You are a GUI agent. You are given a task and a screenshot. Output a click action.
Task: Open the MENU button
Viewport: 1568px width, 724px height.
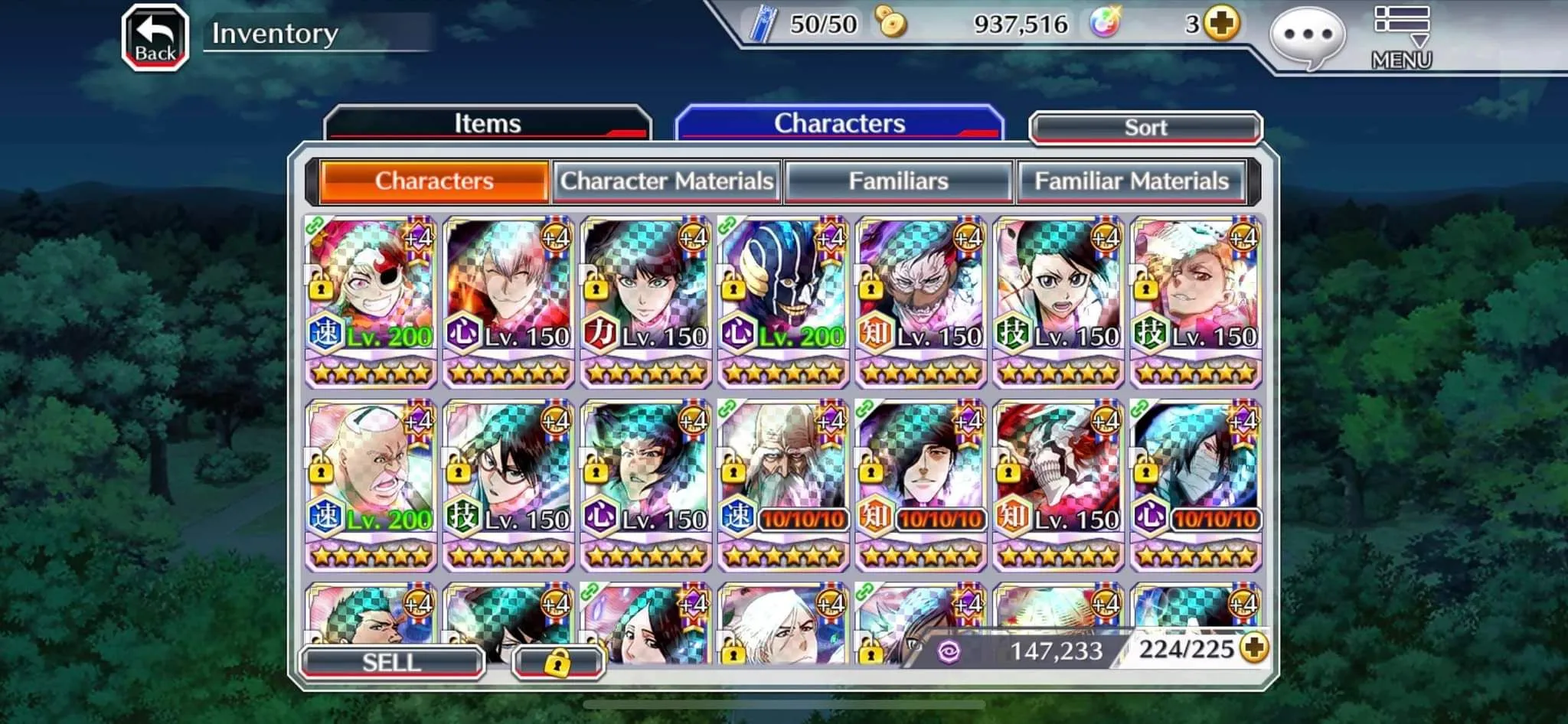tap(1401, 38)
